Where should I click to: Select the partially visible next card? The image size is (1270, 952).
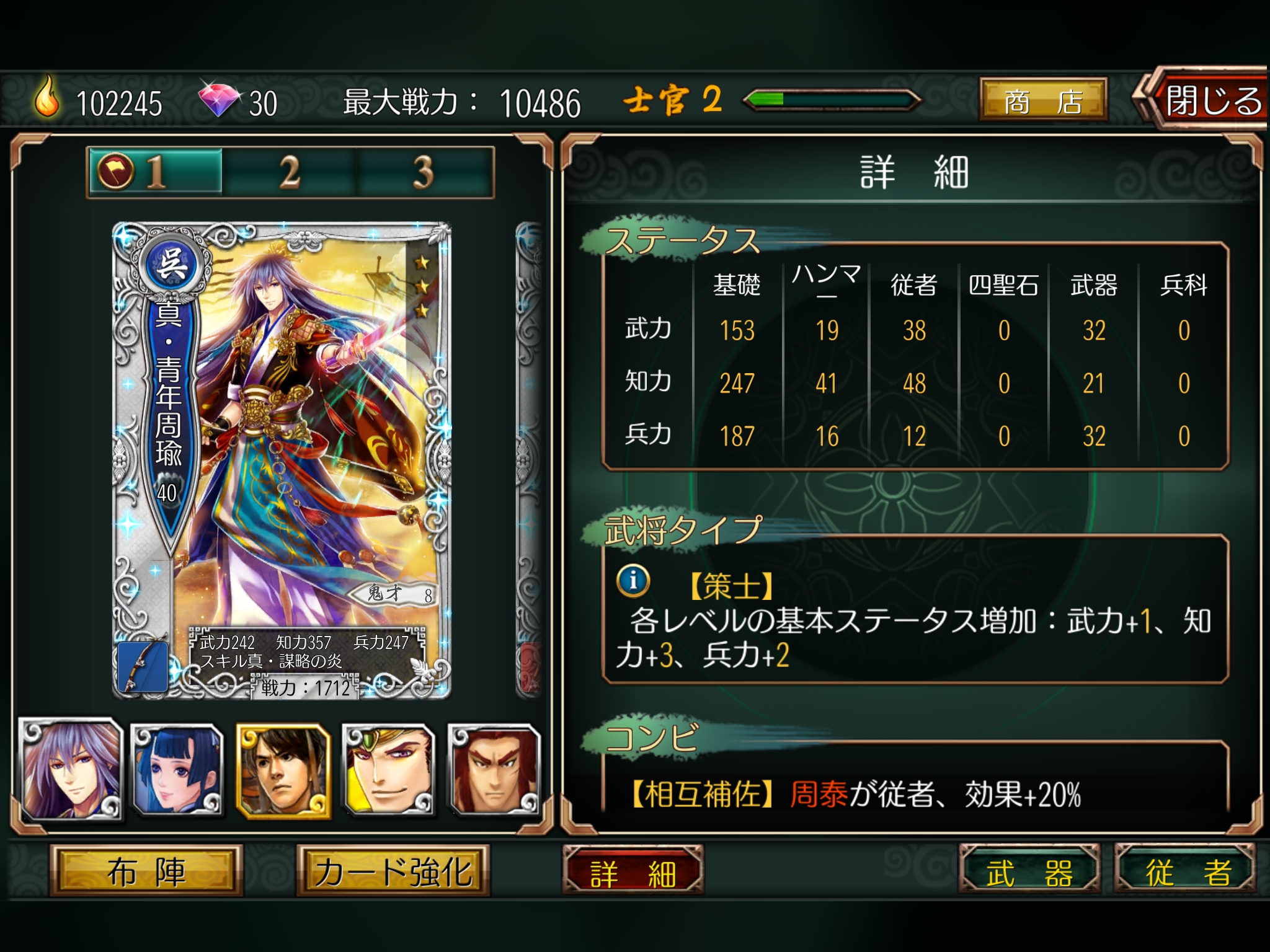(529, 460)
